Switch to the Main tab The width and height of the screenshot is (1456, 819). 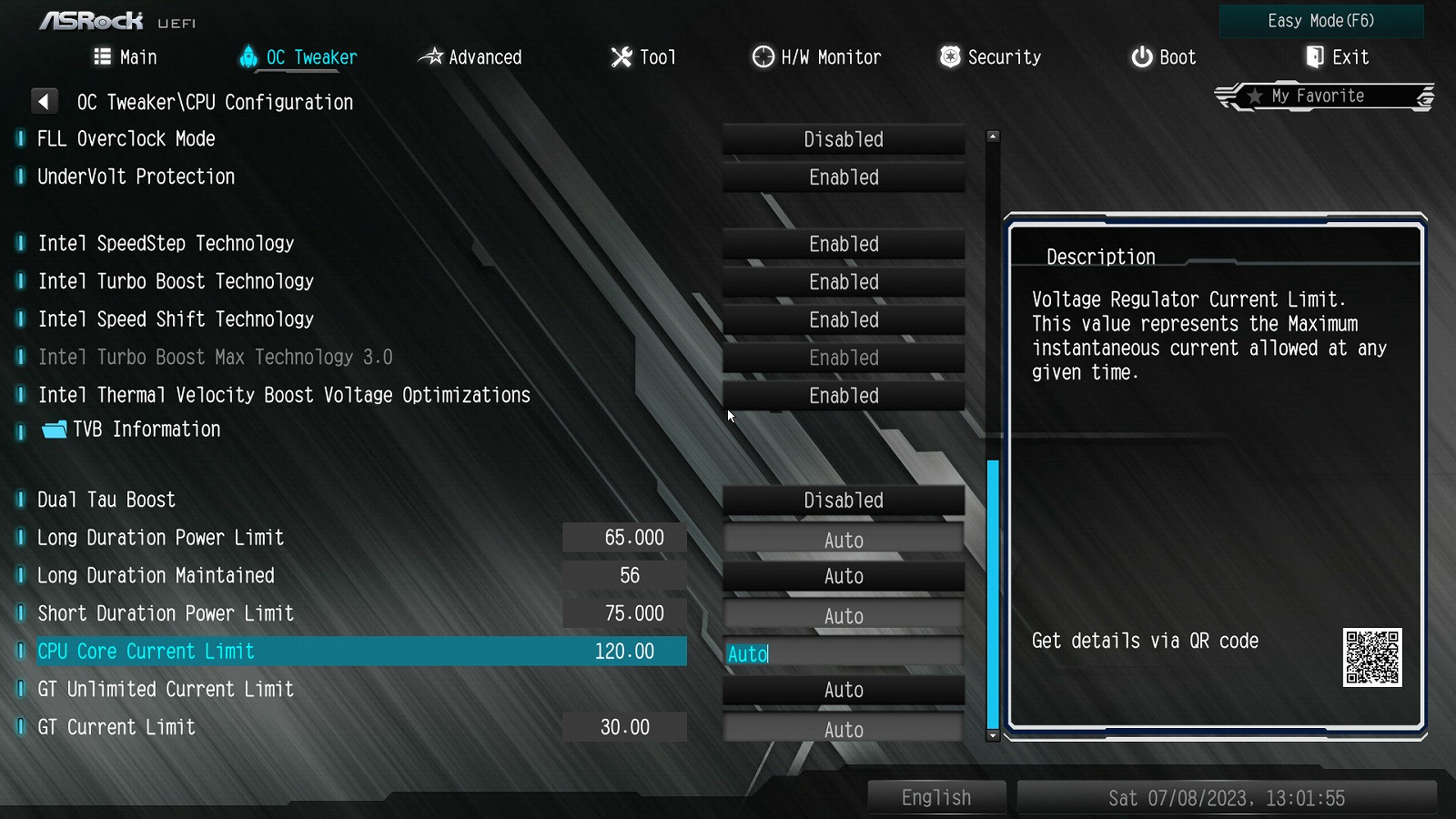[126, 57]
